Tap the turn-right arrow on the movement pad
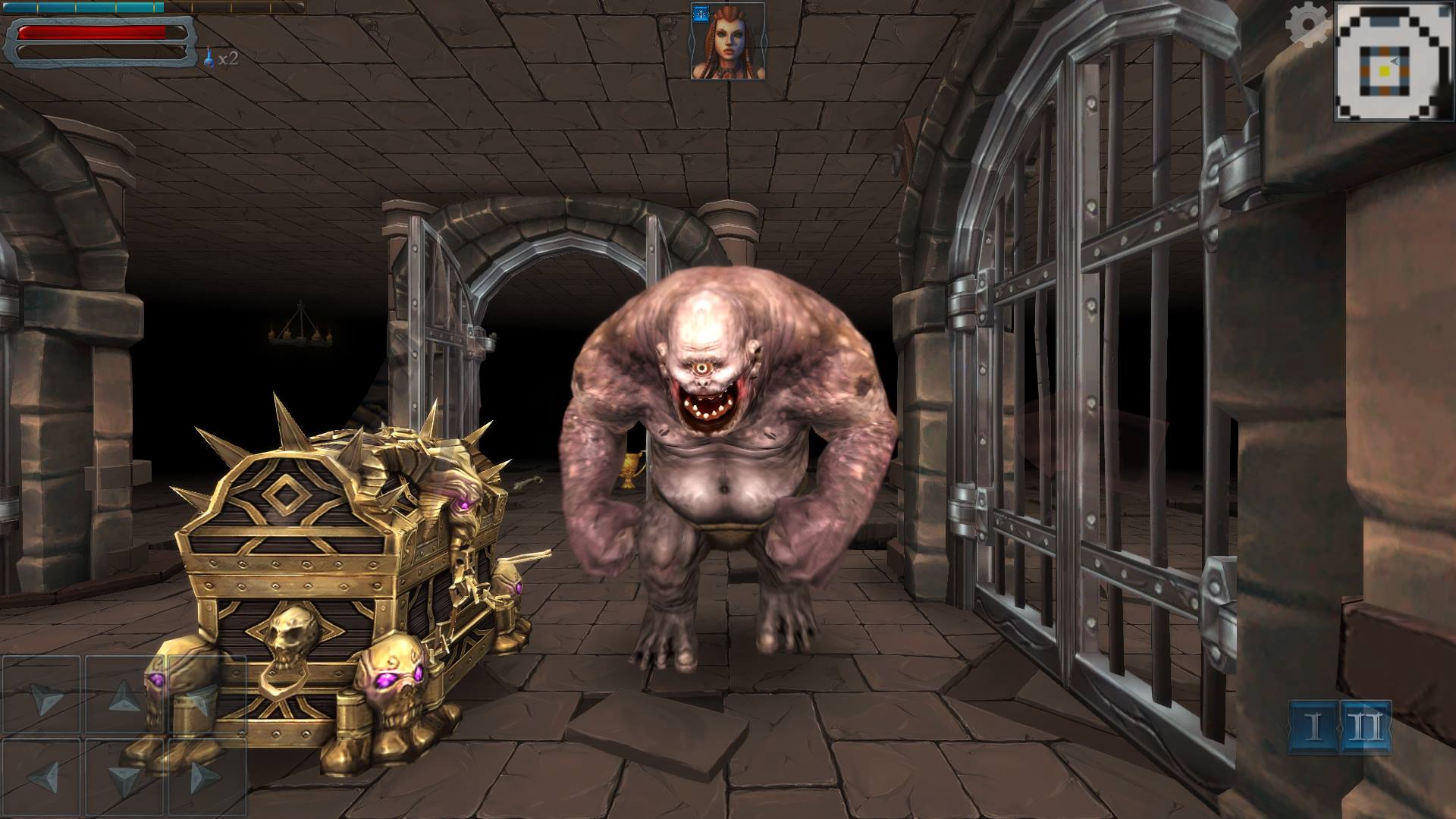The height and width of the screenshot is (819, 1456). pyautogui.click(x=202, y=702)
